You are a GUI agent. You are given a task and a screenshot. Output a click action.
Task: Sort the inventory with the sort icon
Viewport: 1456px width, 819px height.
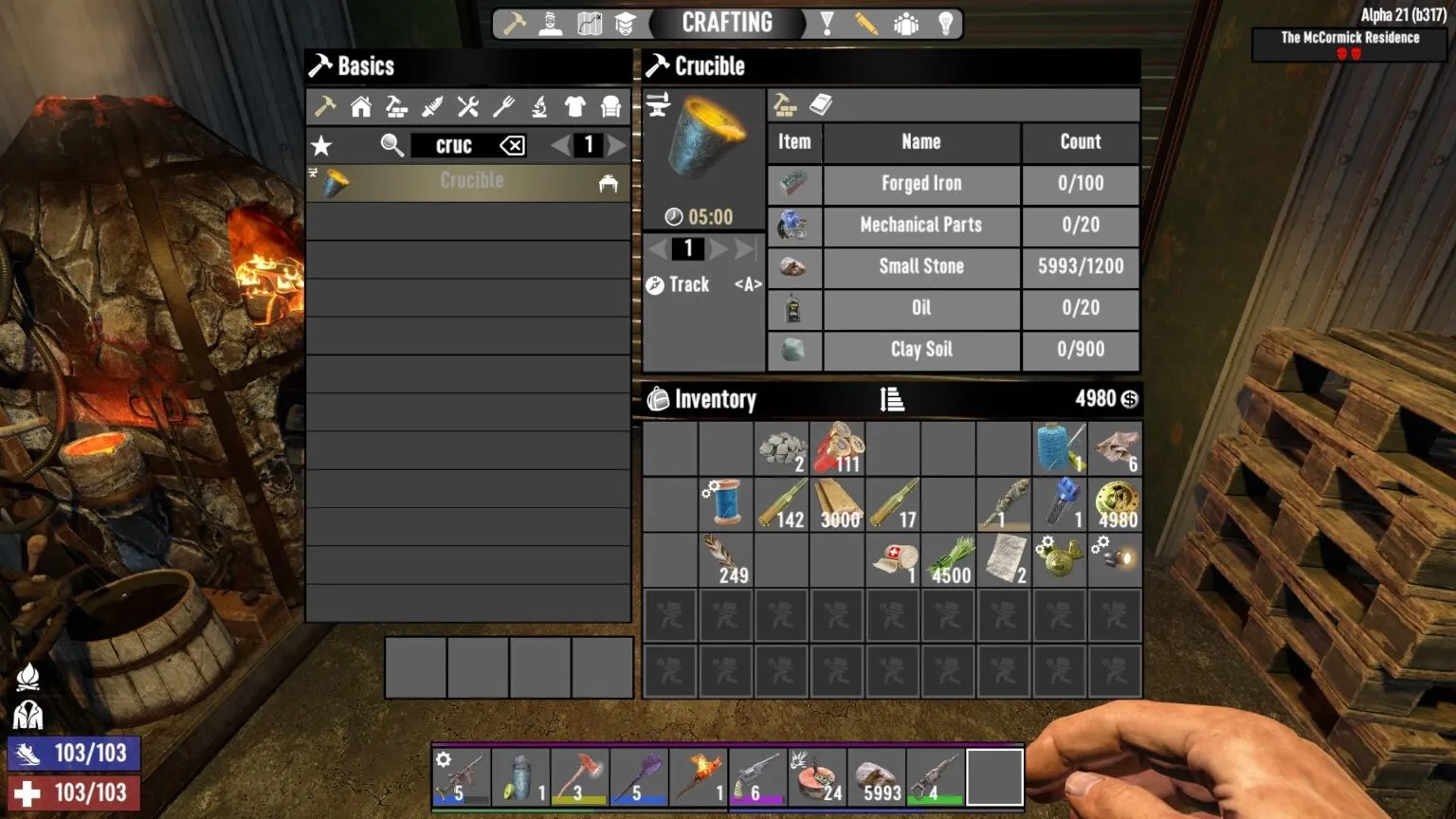(892, 399)
